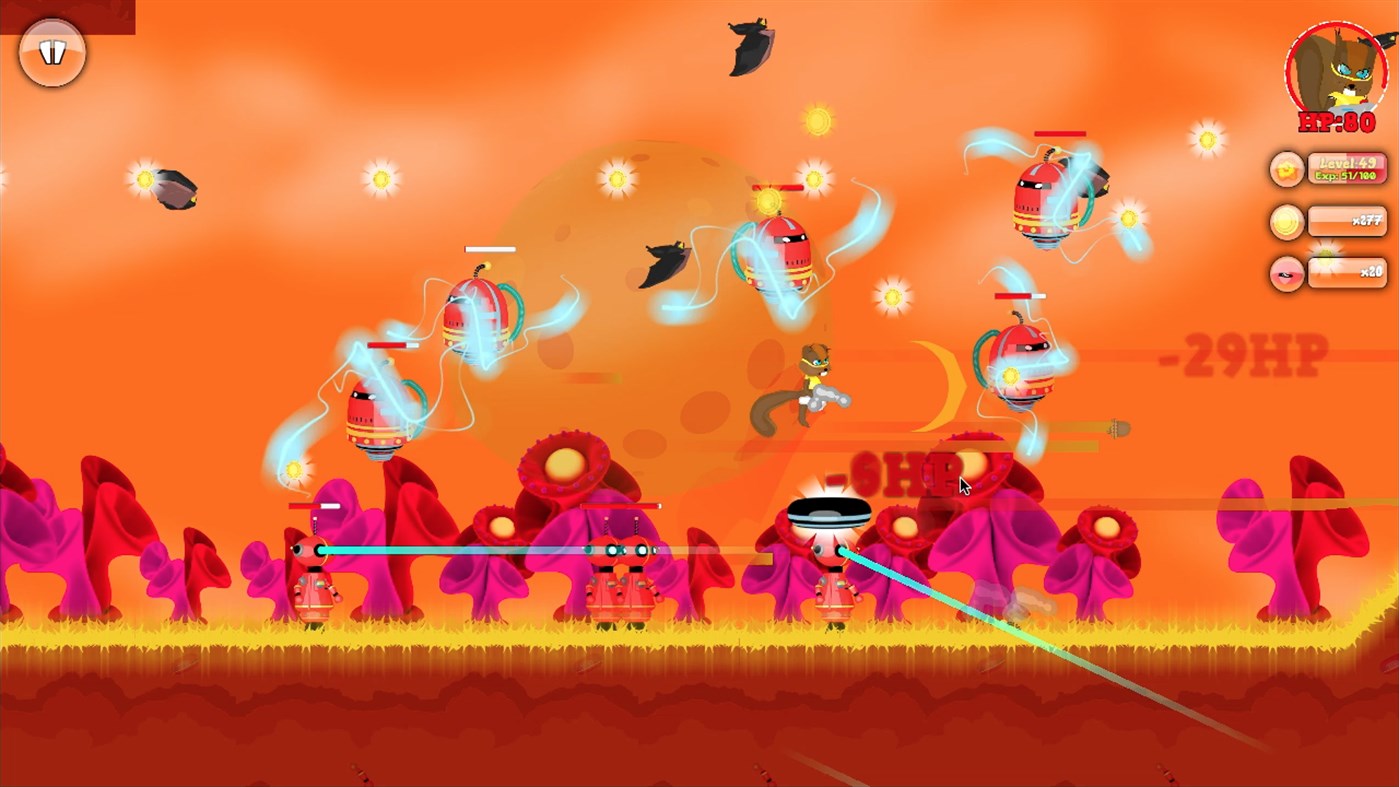Viewport: 1399px width, 787px height.
Task: Click the pink eye item icon
Action: pos(1286,273)
